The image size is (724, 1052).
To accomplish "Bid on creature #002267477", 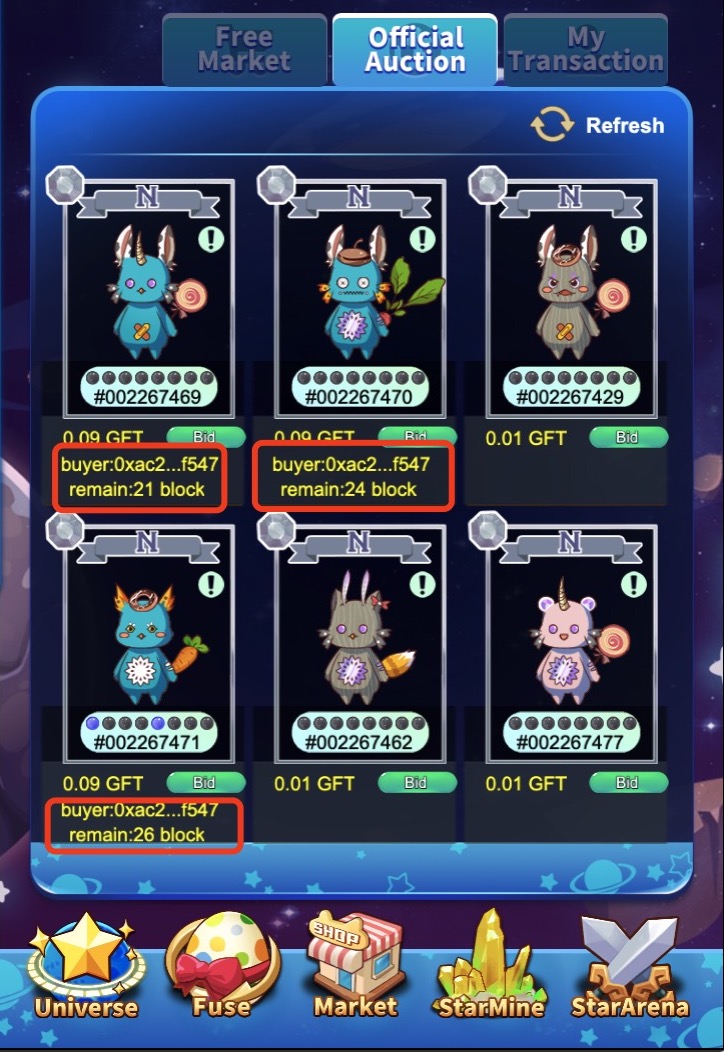I will click(627, 784).
